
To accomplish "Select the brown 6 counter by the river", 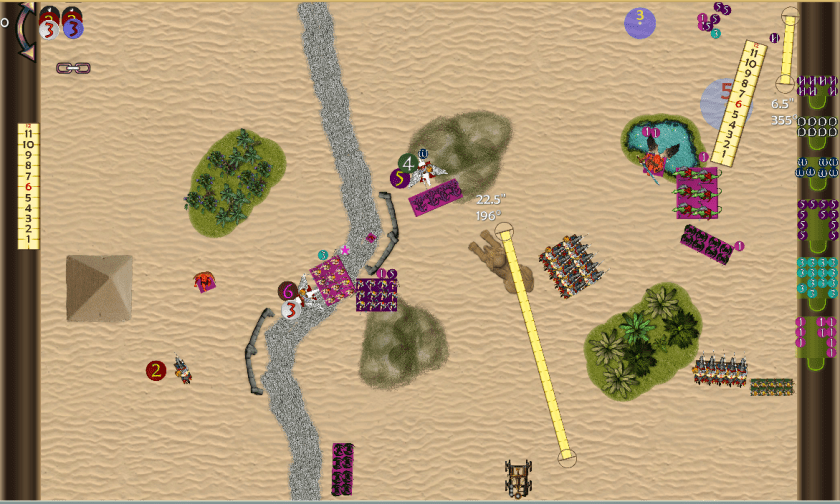I will 288,291.
